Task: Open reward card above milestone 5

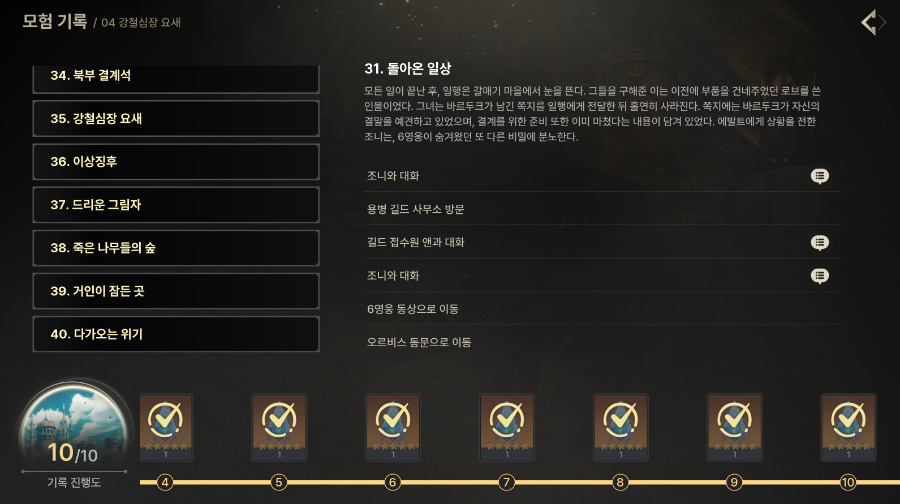Action: coord(279,427)
